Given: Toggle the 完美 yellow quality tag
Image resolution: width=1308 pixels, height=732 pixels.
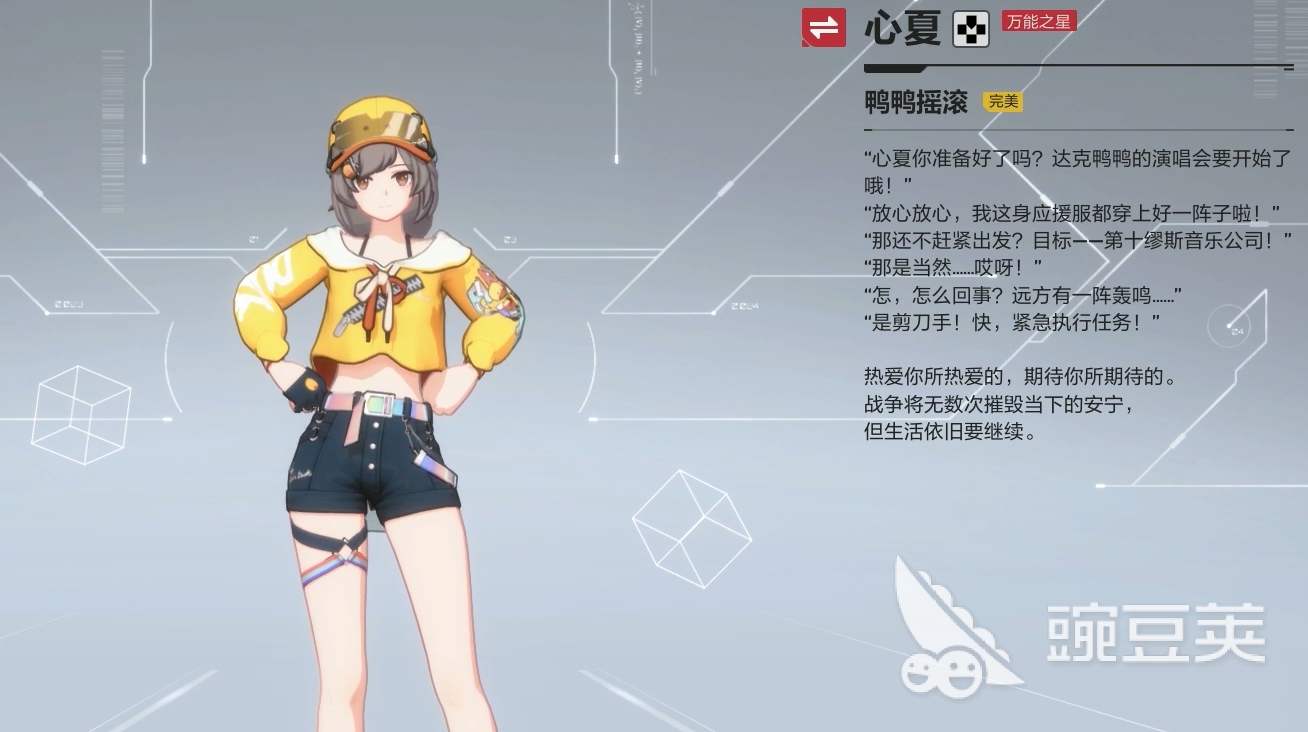Looking at the screenshot, I should tap(1002, 102).
